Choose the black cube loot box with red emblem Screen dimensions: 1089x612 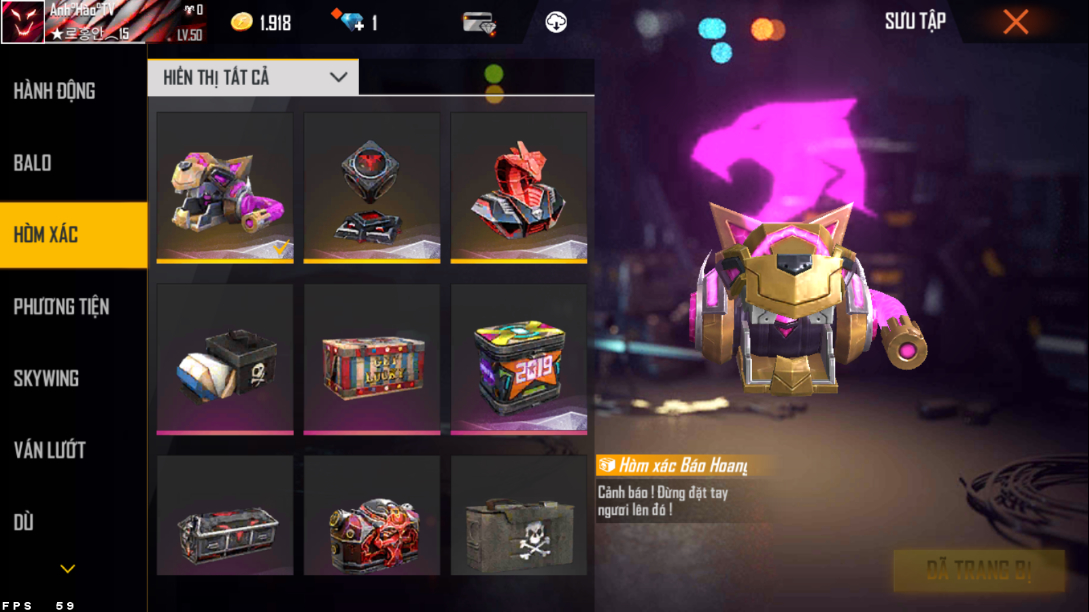point(372,187)
